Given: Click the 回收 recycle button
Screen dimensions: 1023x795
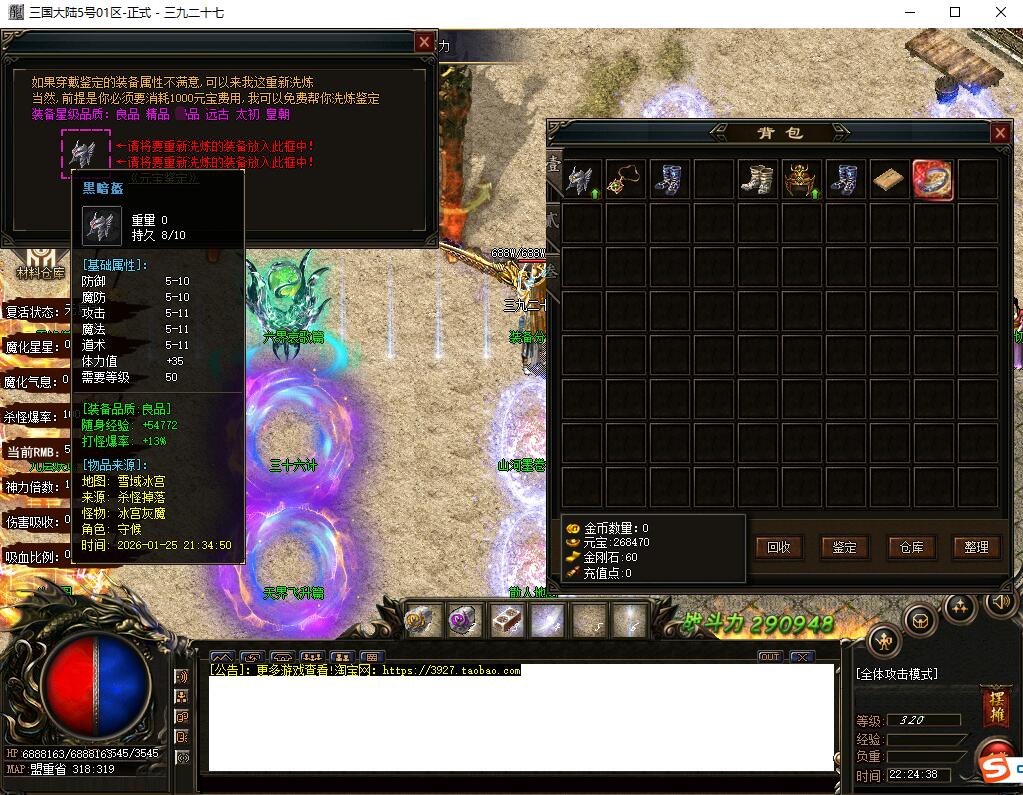Looking at the screenshot, I should (x=779, y=547).
